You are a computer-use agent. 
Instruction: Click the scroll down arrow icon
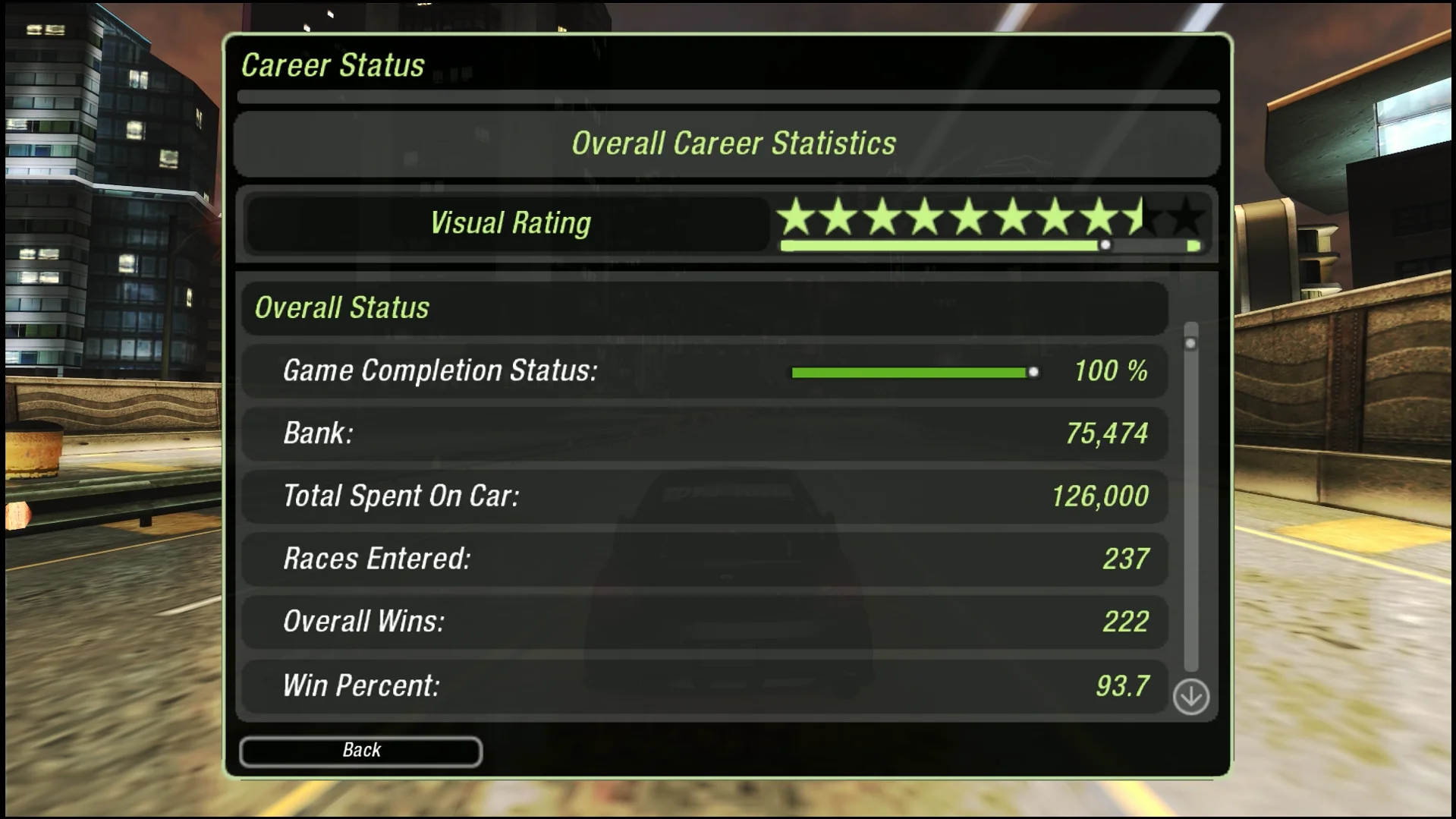coord(1190,696)
